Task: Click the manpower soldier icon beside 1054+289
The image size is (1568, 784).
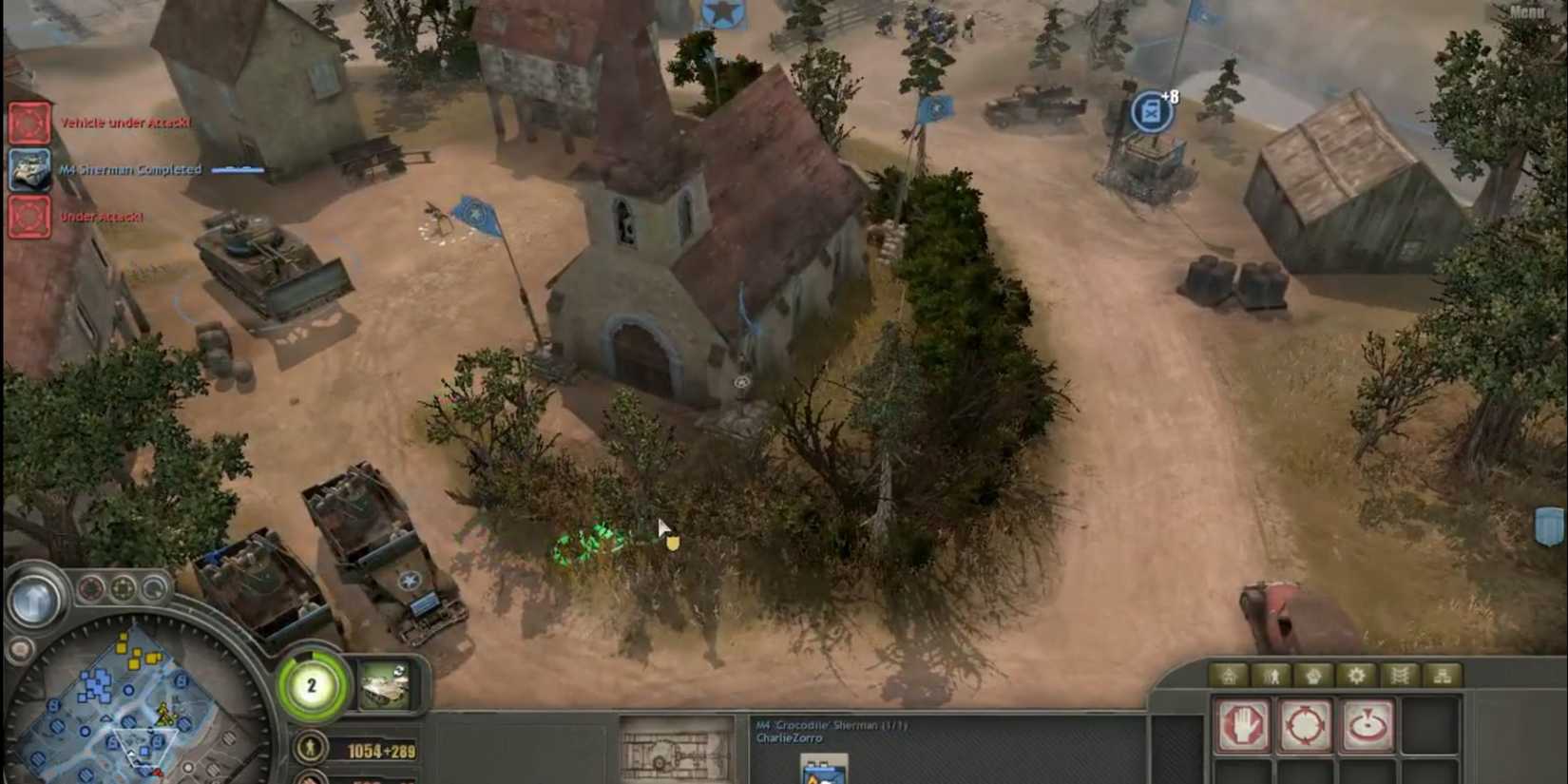Action: pos(309,746)
